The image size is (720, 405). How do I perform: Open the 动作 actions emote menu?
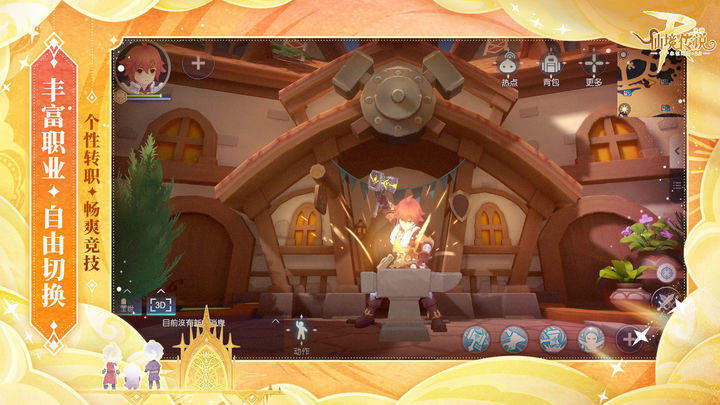[x=302, y=330]
